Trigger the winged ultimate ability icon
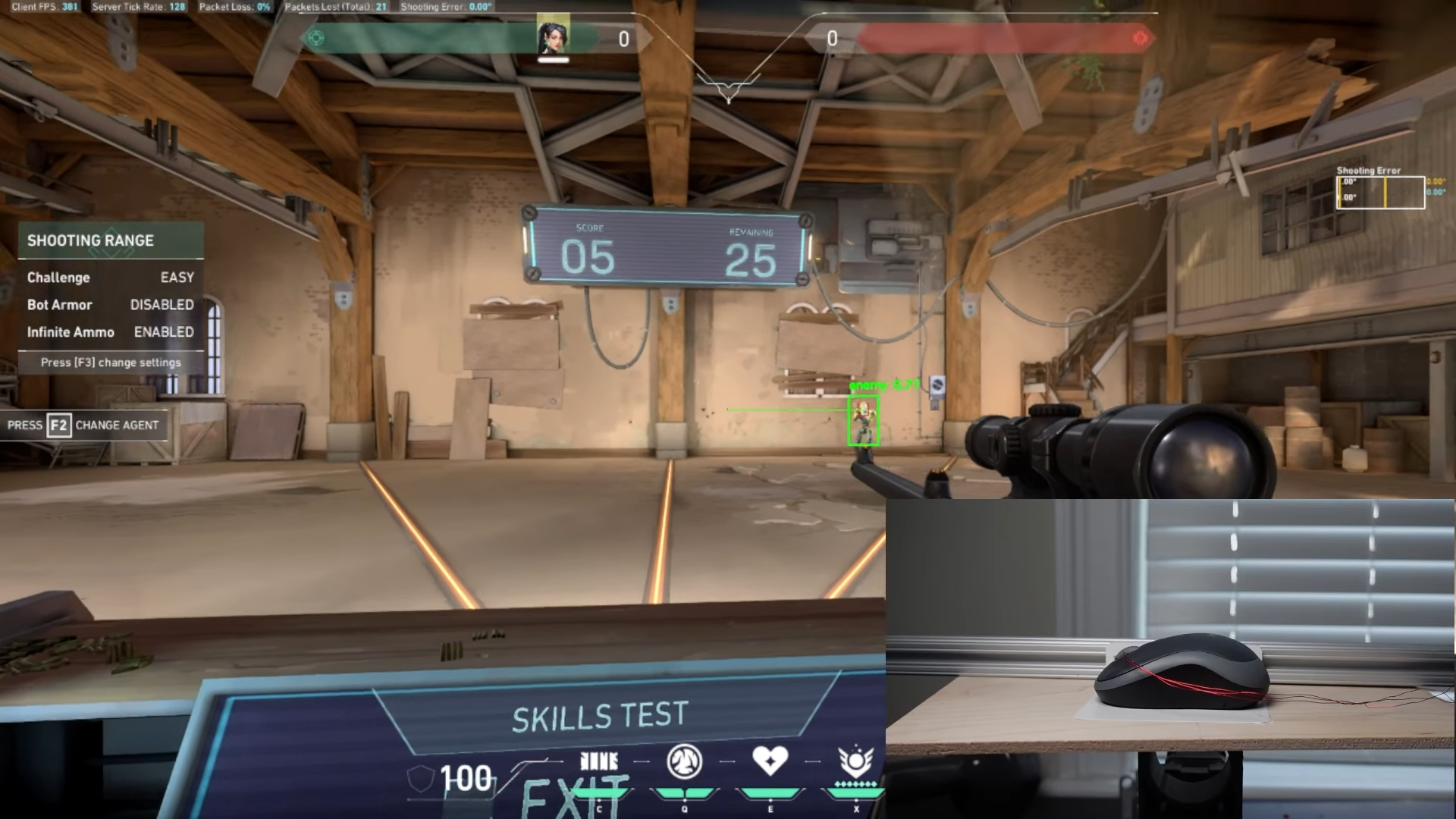The image size is (1456, 819). pyautogui.click(x=855, y=761)
